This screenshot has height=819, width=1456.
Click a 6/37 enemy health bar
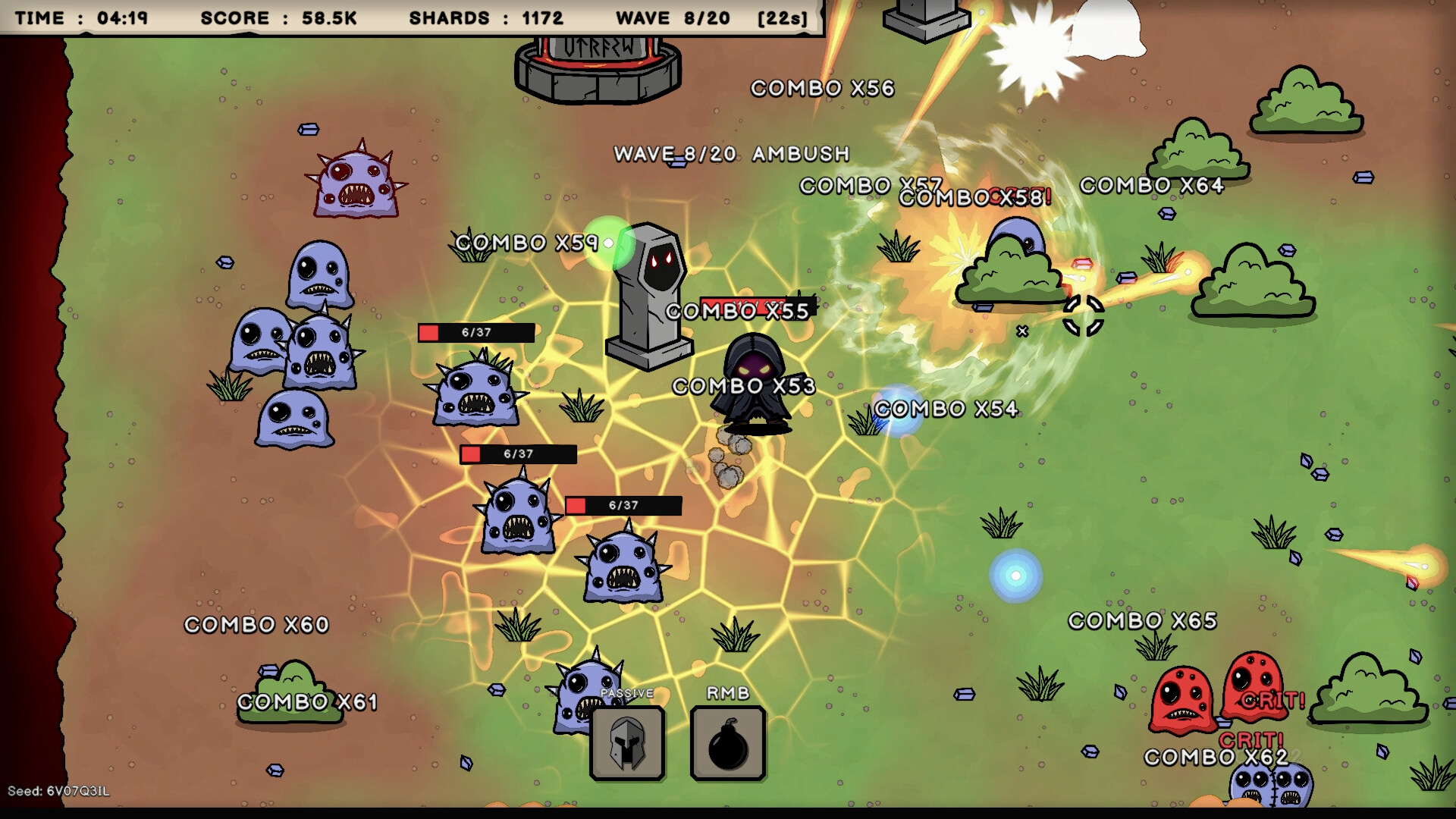pos(478,331)
